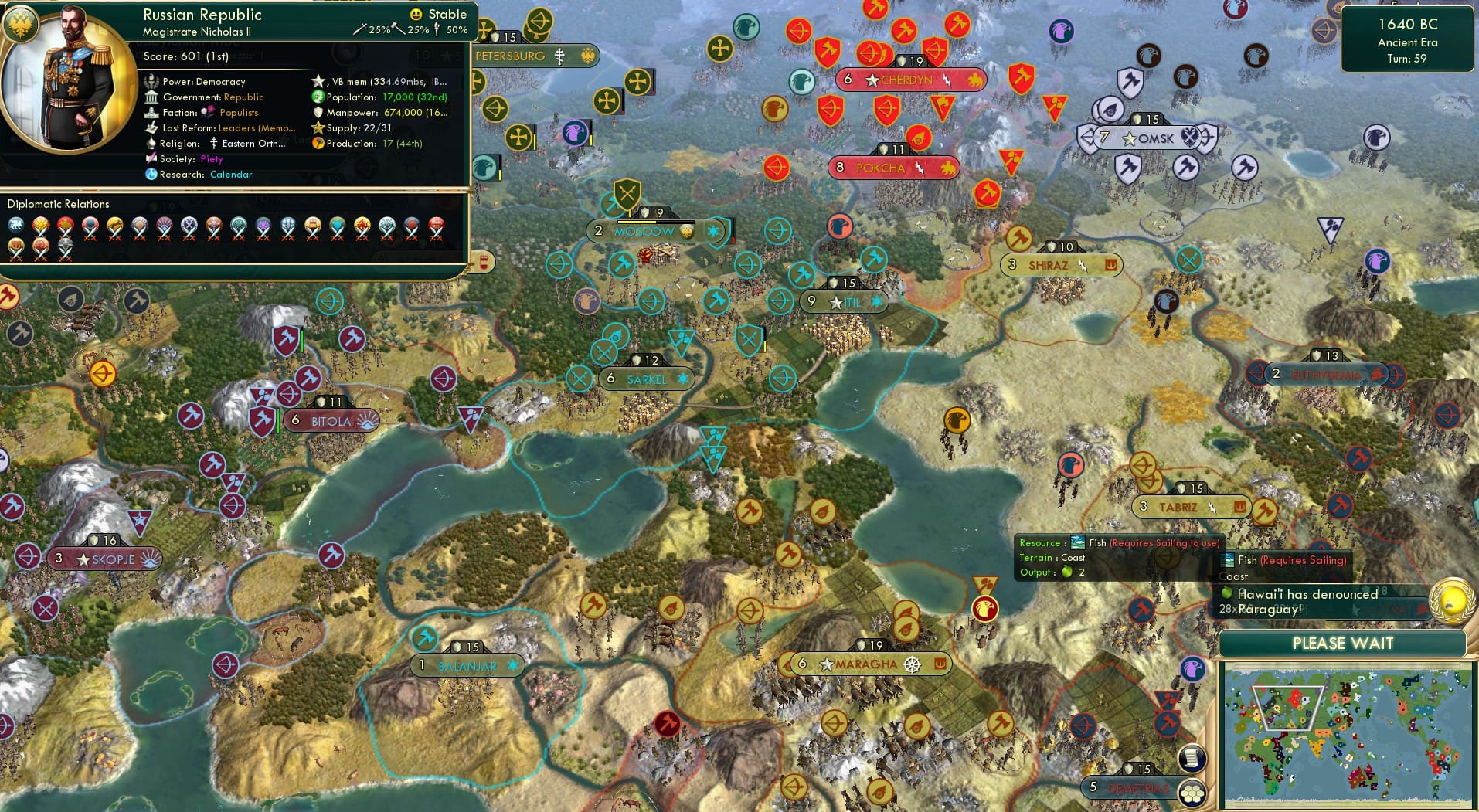Select the Moscow city banner

coord(644,231)
